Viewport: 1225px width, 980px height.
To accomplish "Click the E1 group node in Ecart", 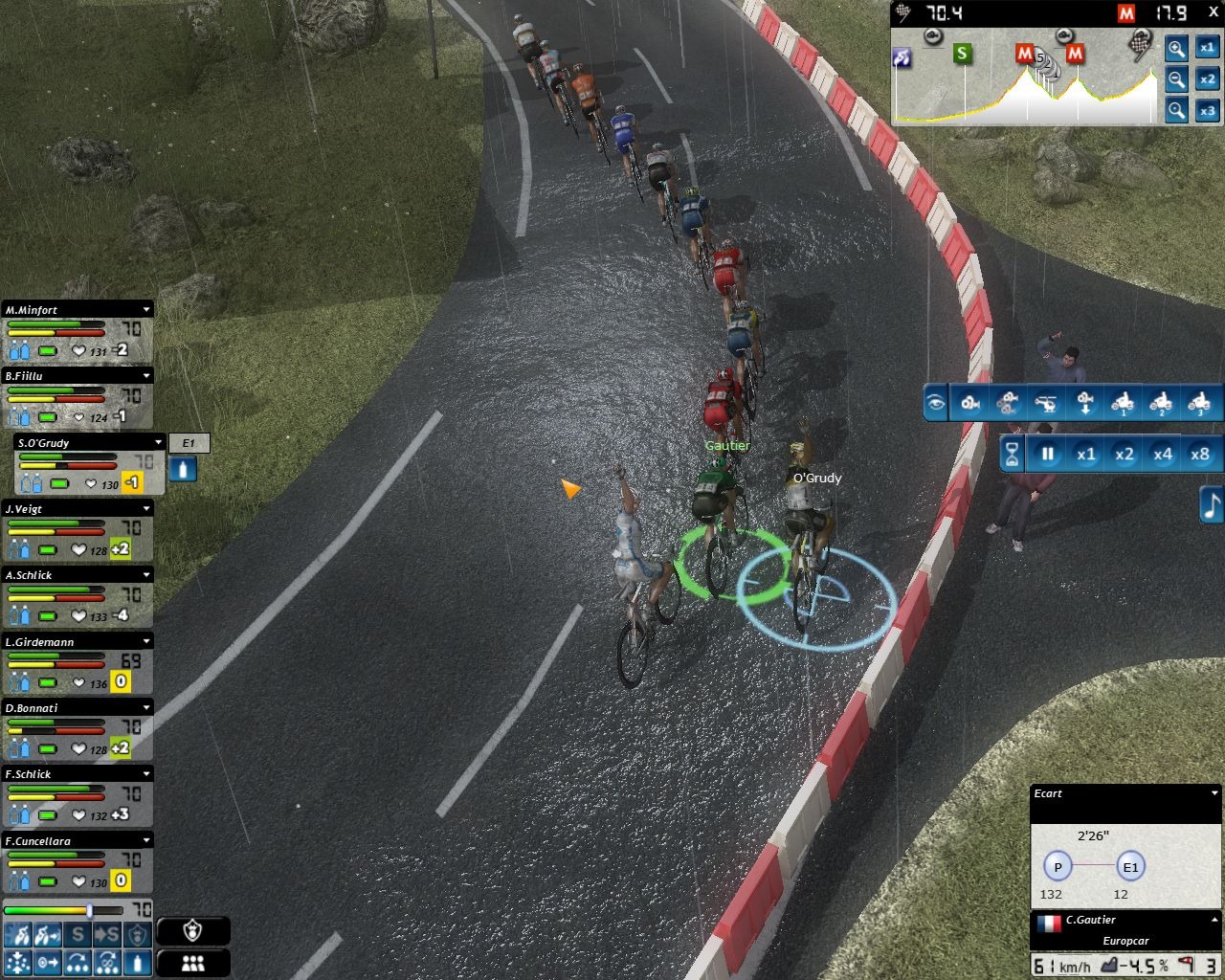I will [1130, 867].
